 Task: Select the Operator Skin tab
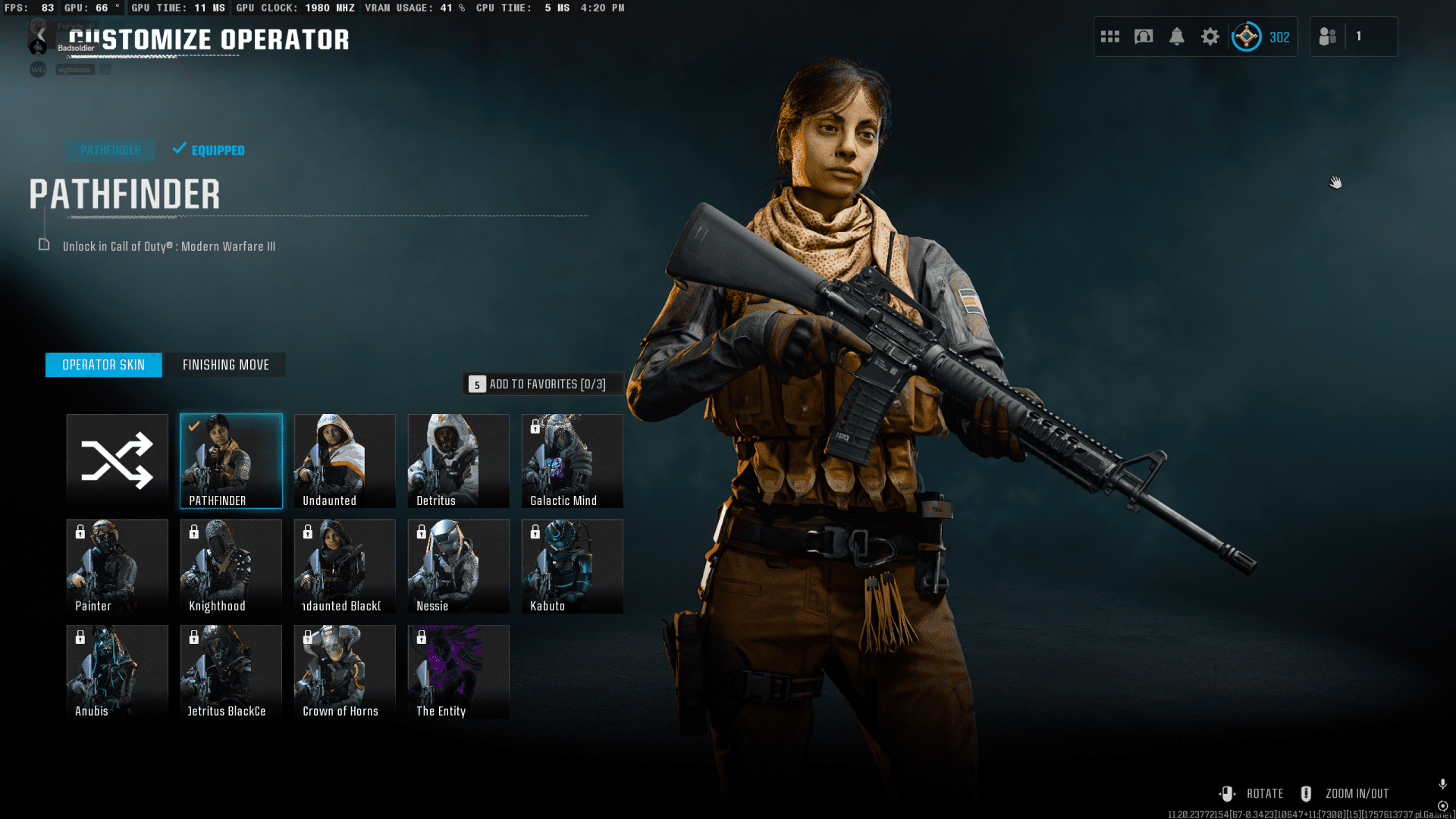[x=103, y=365]
